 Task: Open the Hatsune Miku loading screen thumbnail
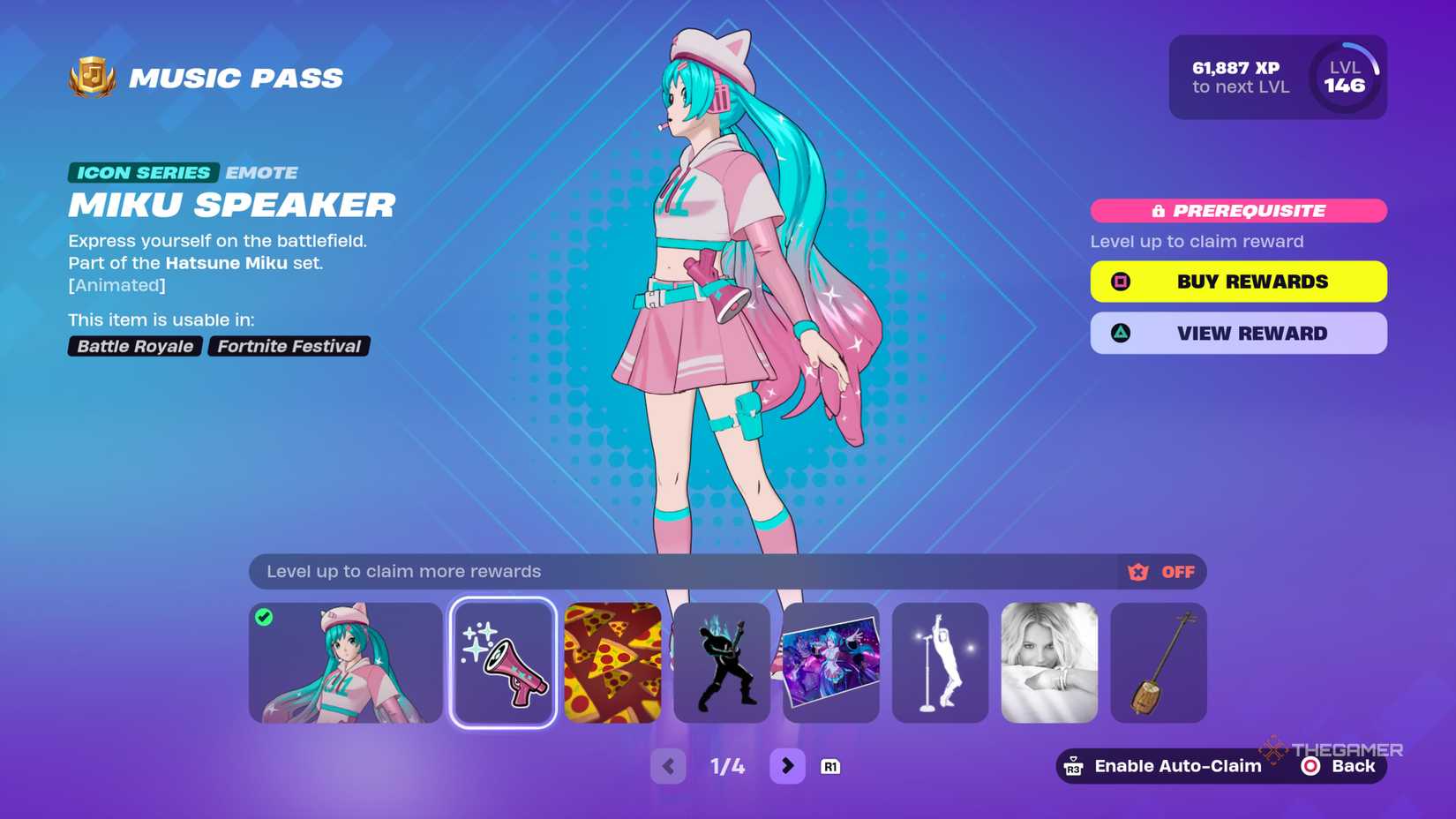[x=829, y=662]
